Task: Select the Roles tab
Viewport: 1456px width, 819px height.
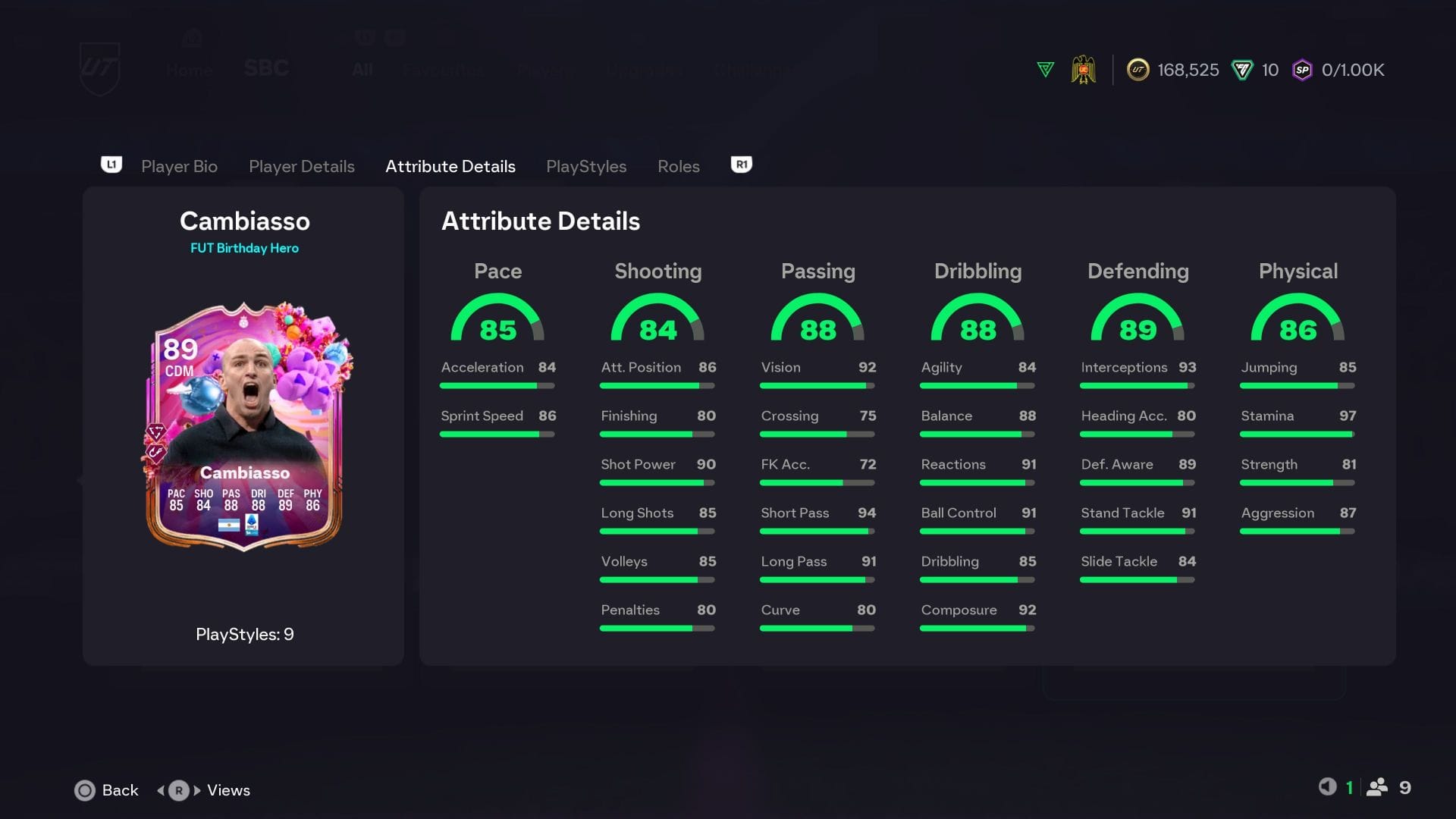Action: tap(678, 166)
